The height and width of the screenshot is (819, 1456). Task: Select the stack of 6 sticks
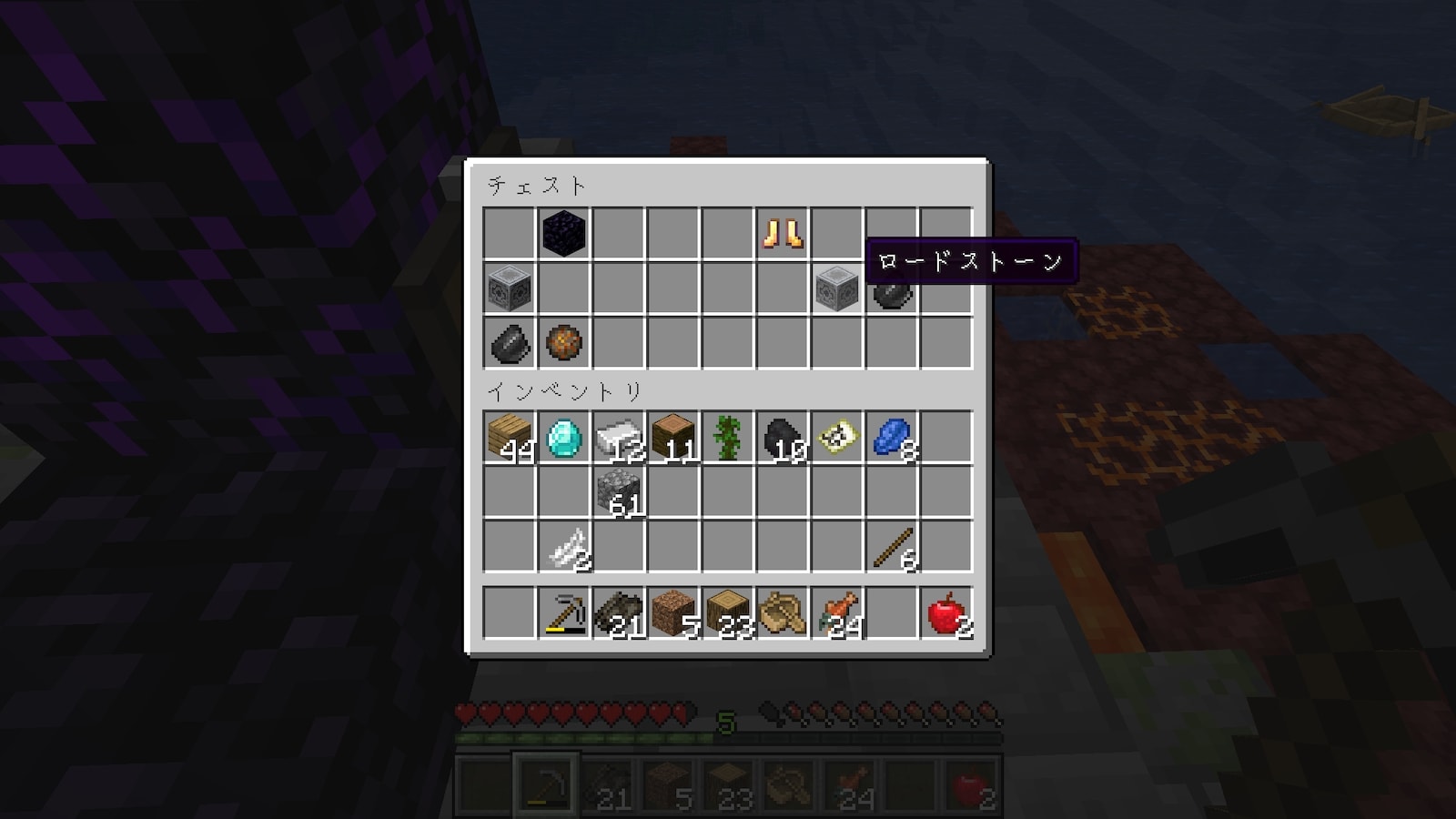click(x=891, y=547)
